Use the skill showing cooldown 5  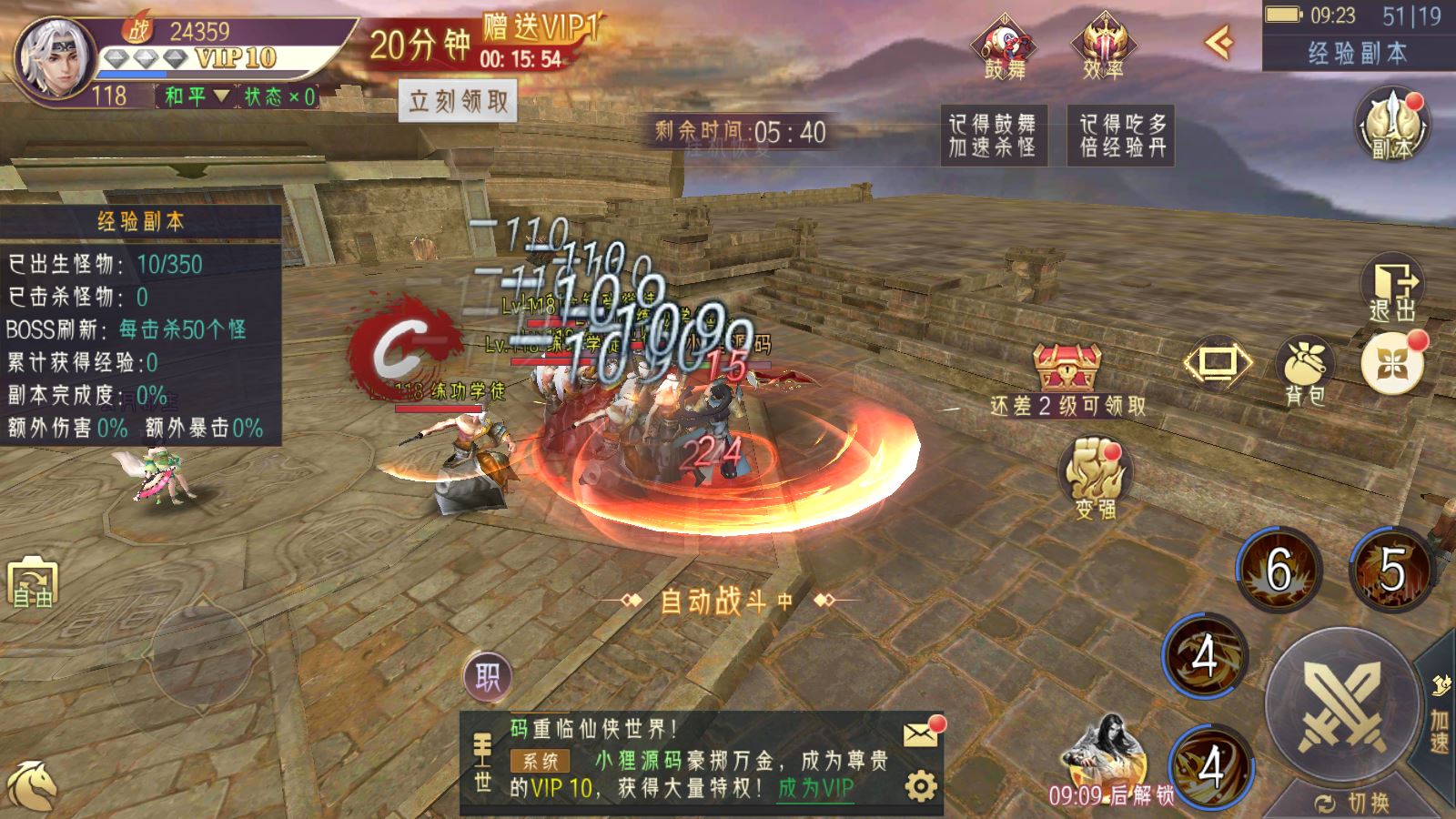pos(1390,570)
